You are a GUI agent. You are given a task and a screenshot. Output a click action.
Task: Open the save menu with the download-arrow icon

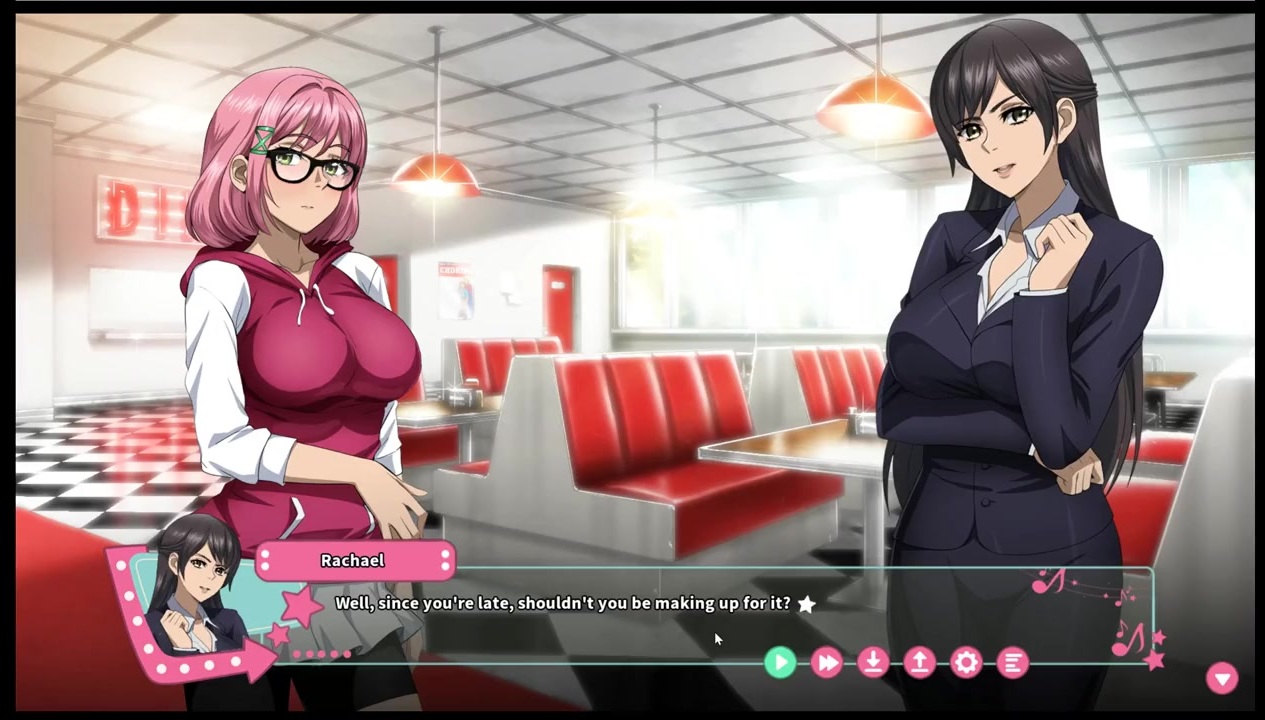click(873, 662)
